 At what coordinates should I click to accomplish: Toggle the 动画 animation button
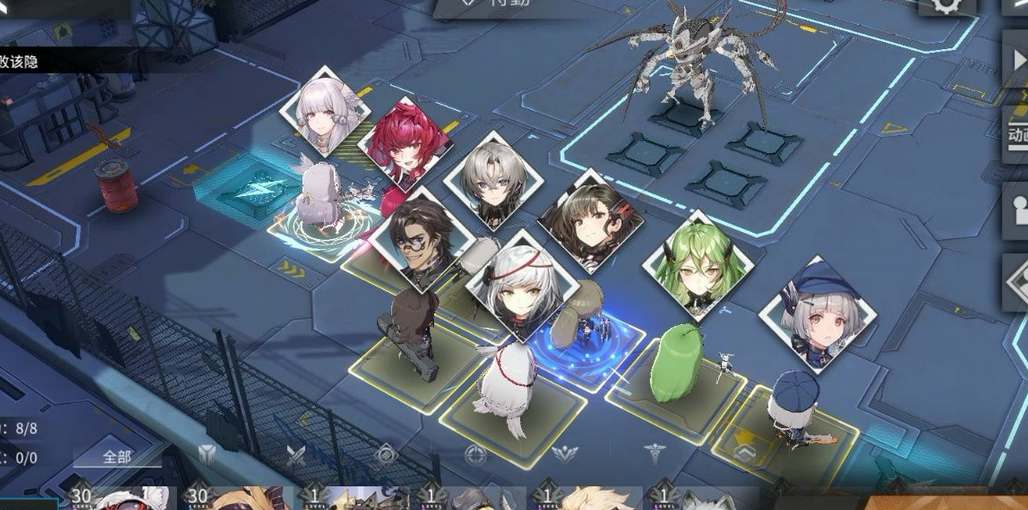click(1015, 133)
